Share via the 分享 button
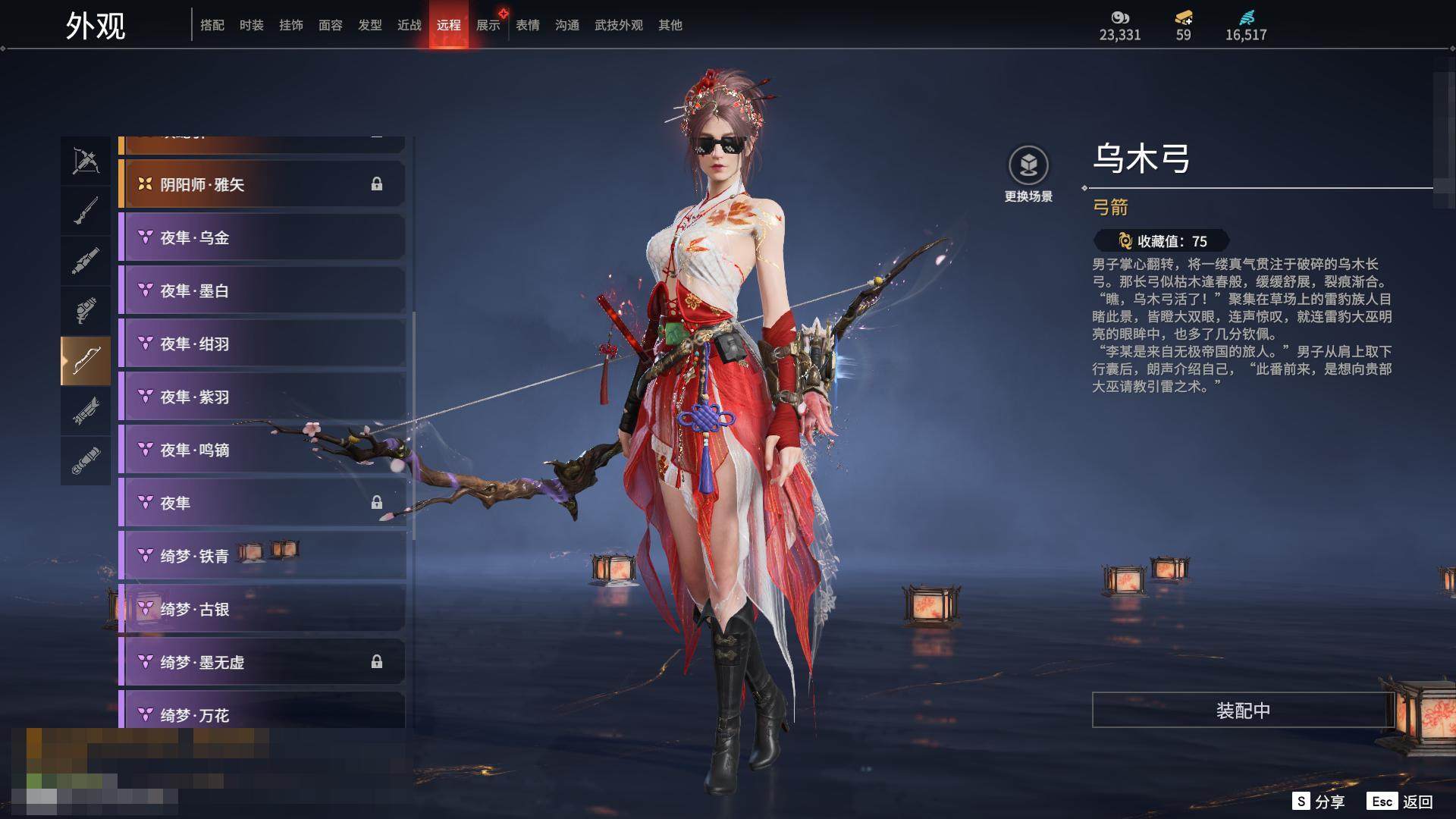The width and height of the screenshot is (1456, 819). 1319,802
